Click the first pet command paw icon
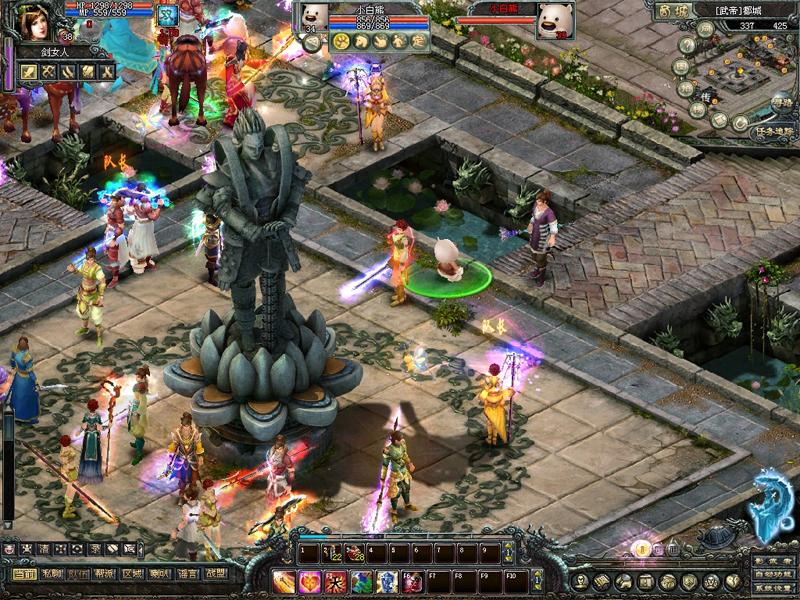The height and width of the screenshot is (600, 800). (340, 41)
